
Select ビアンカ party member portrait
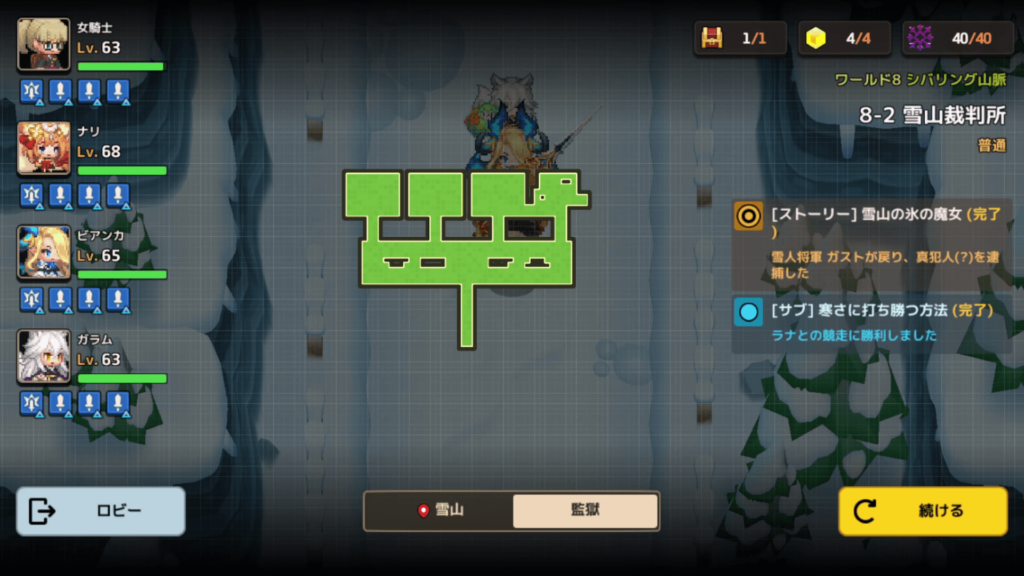click(44, 252)
